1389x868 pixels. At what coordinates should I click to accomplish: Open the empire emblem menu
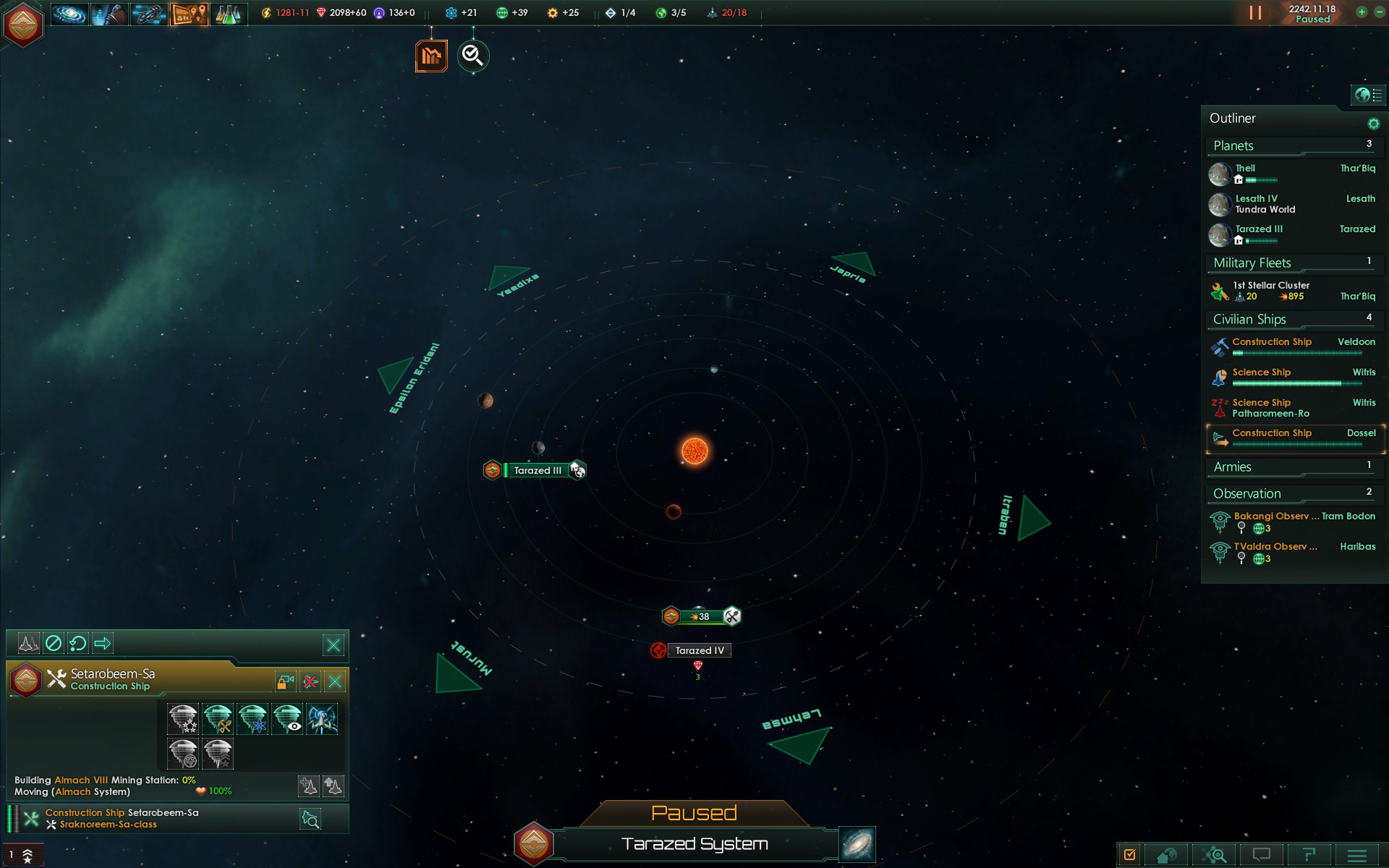click(23, 24)
